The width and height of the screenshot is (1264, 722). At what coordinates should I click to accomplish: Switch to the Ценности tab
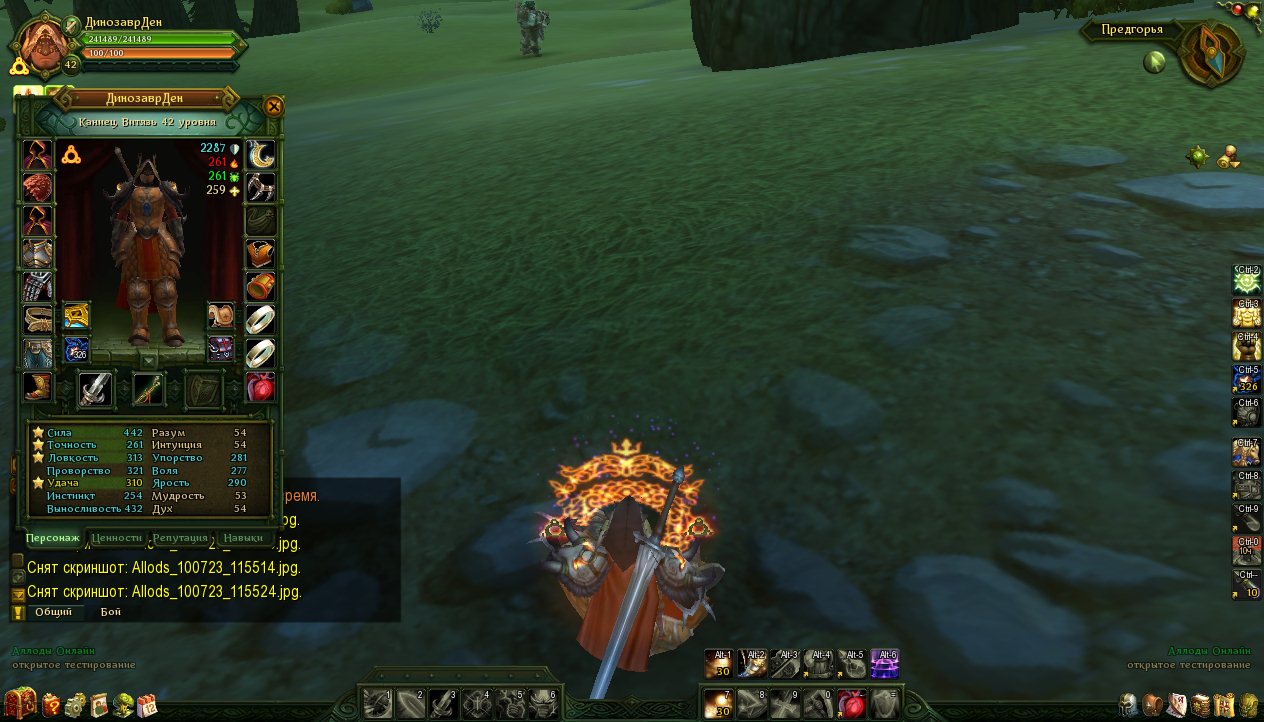pos(116,538)
